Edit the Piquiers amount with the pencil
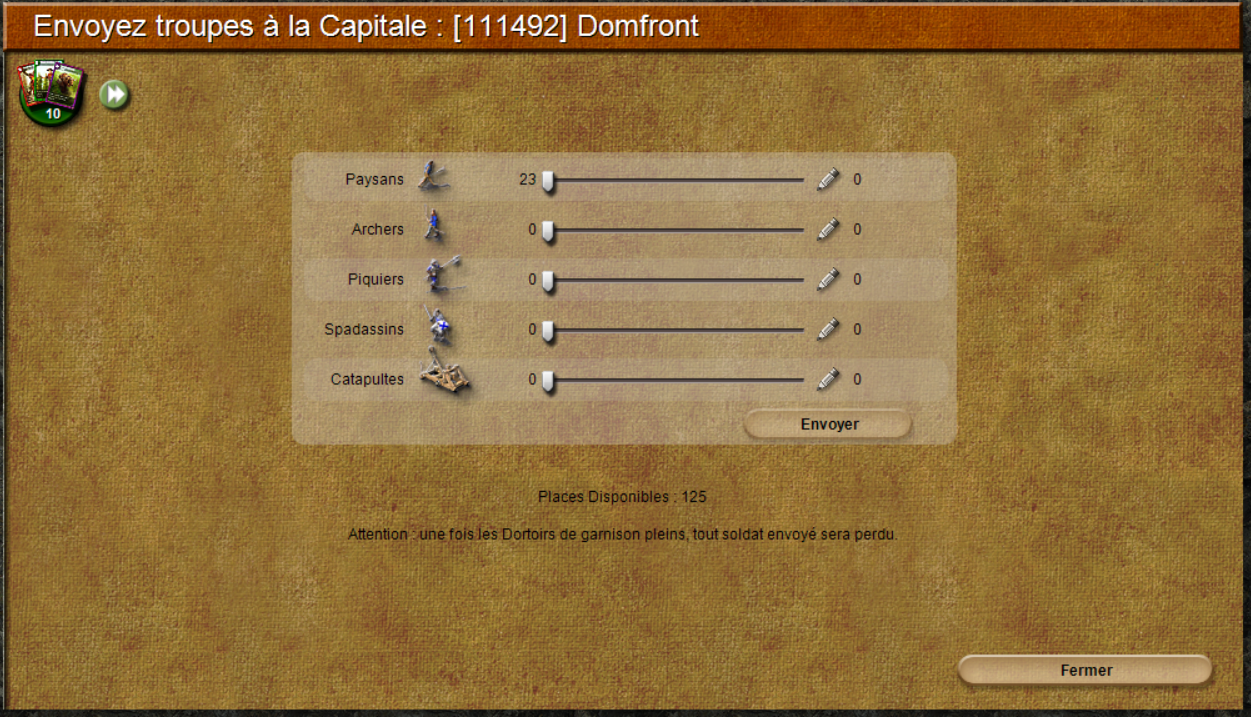Image resolution: width=1251 pixels, height=717 pixels. (x=828, y=279)
